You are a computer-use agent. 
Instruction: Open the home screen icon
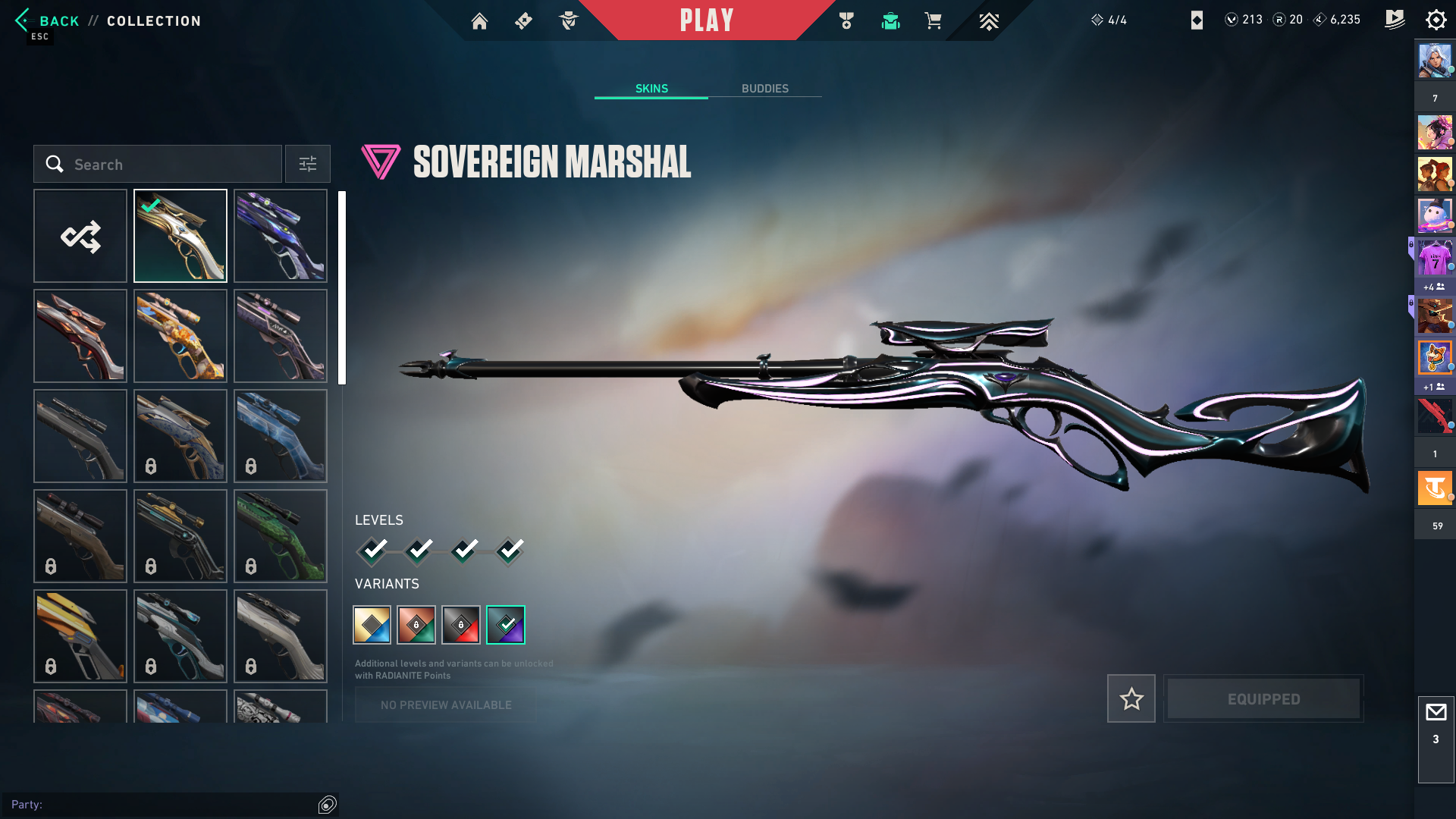coord(479,21)
